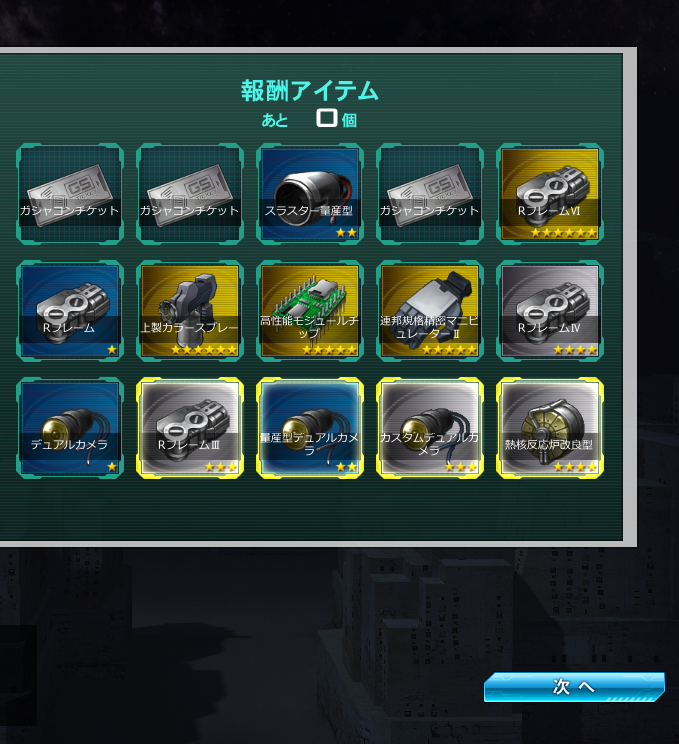Click the 次へ (Next) button
679x744 pixels.
[x=574, y=687]
